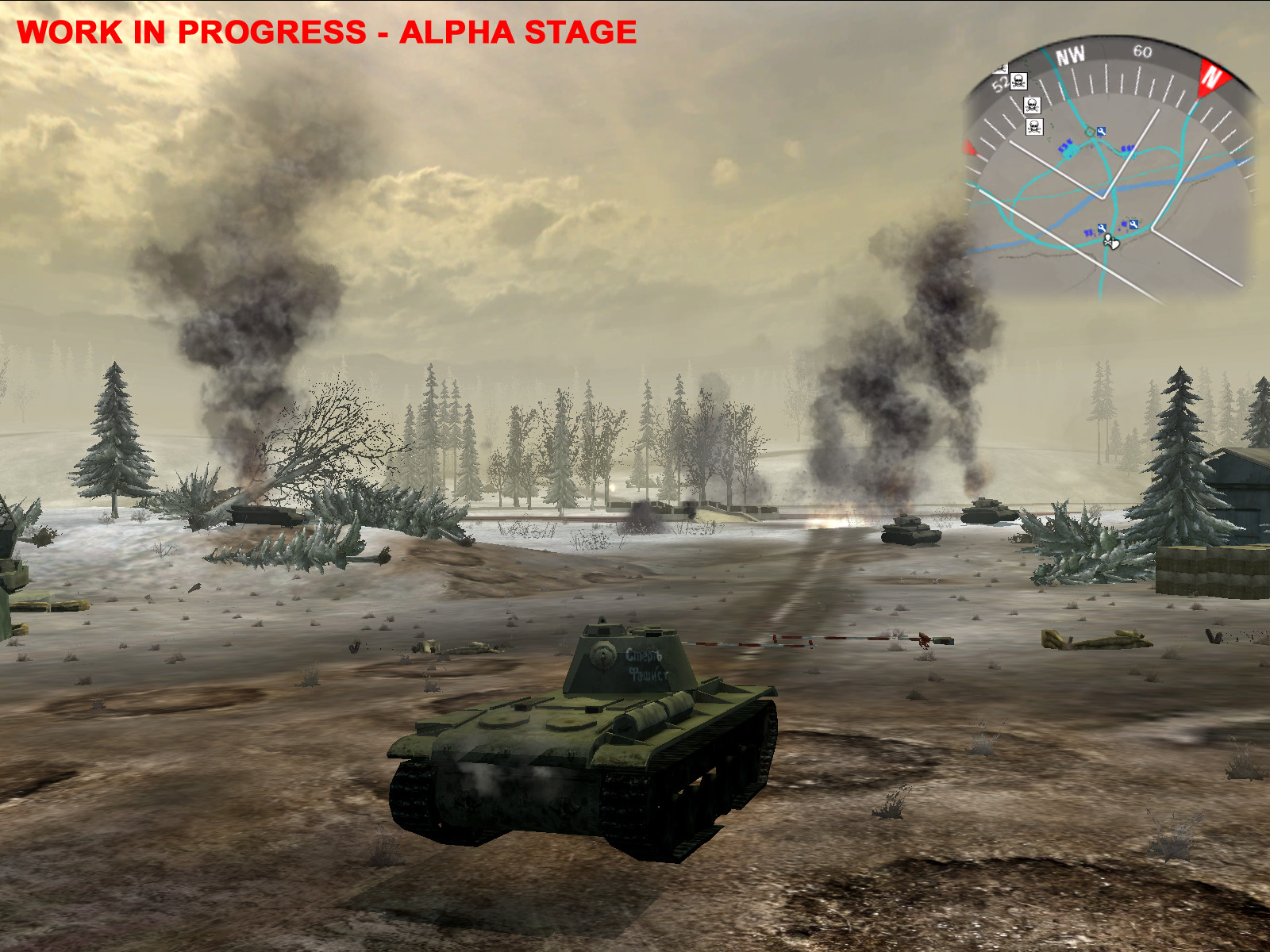Screen dimensions: 1270x952
Task: Select the green diamond objective marker on the minimap
Action: 1090,131
